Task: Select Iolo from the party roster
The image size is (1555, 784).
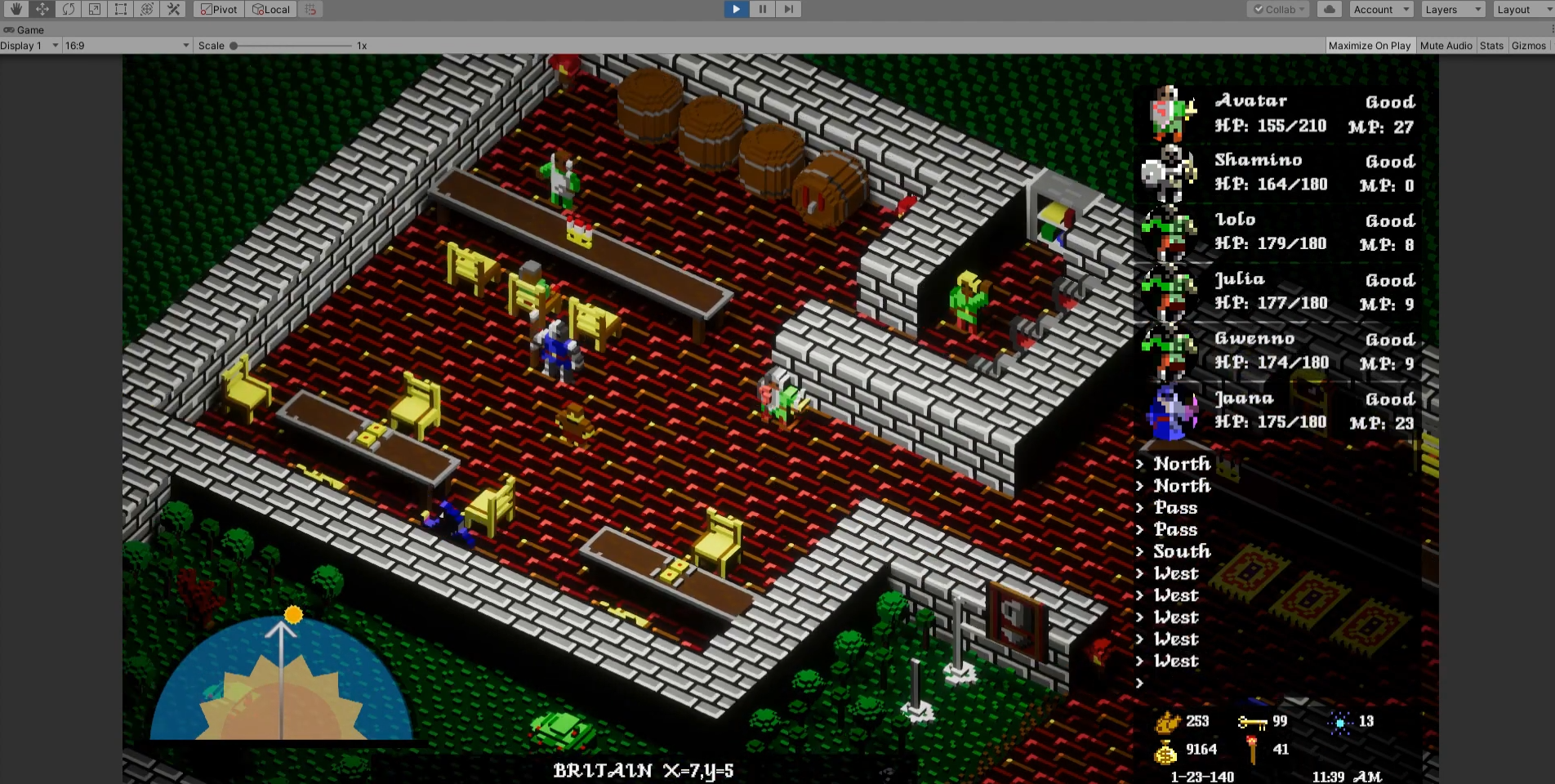Action: point(1279,232)
